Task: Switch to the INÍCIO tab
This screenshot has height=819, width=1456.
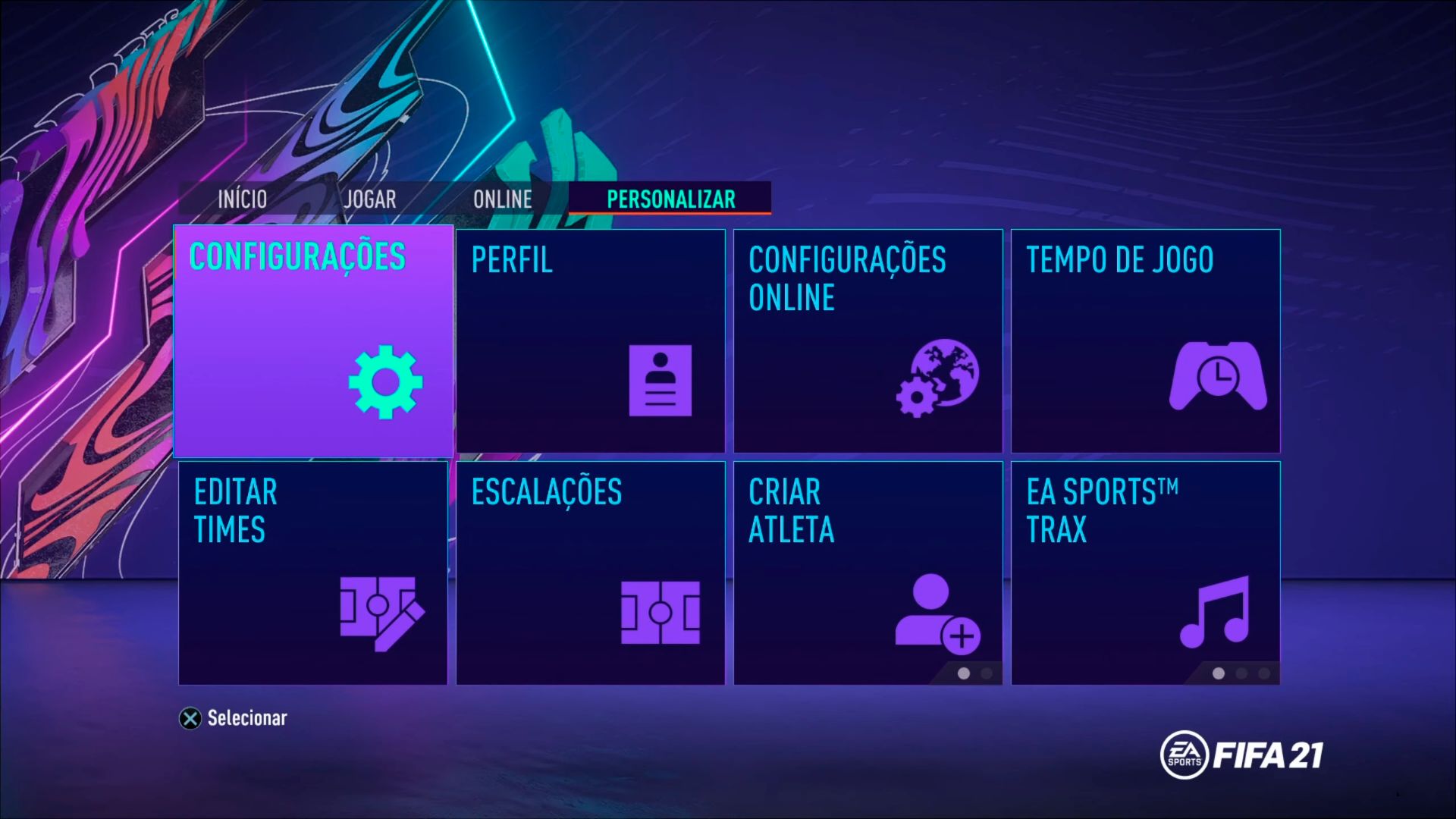Action: pos(241,199)
